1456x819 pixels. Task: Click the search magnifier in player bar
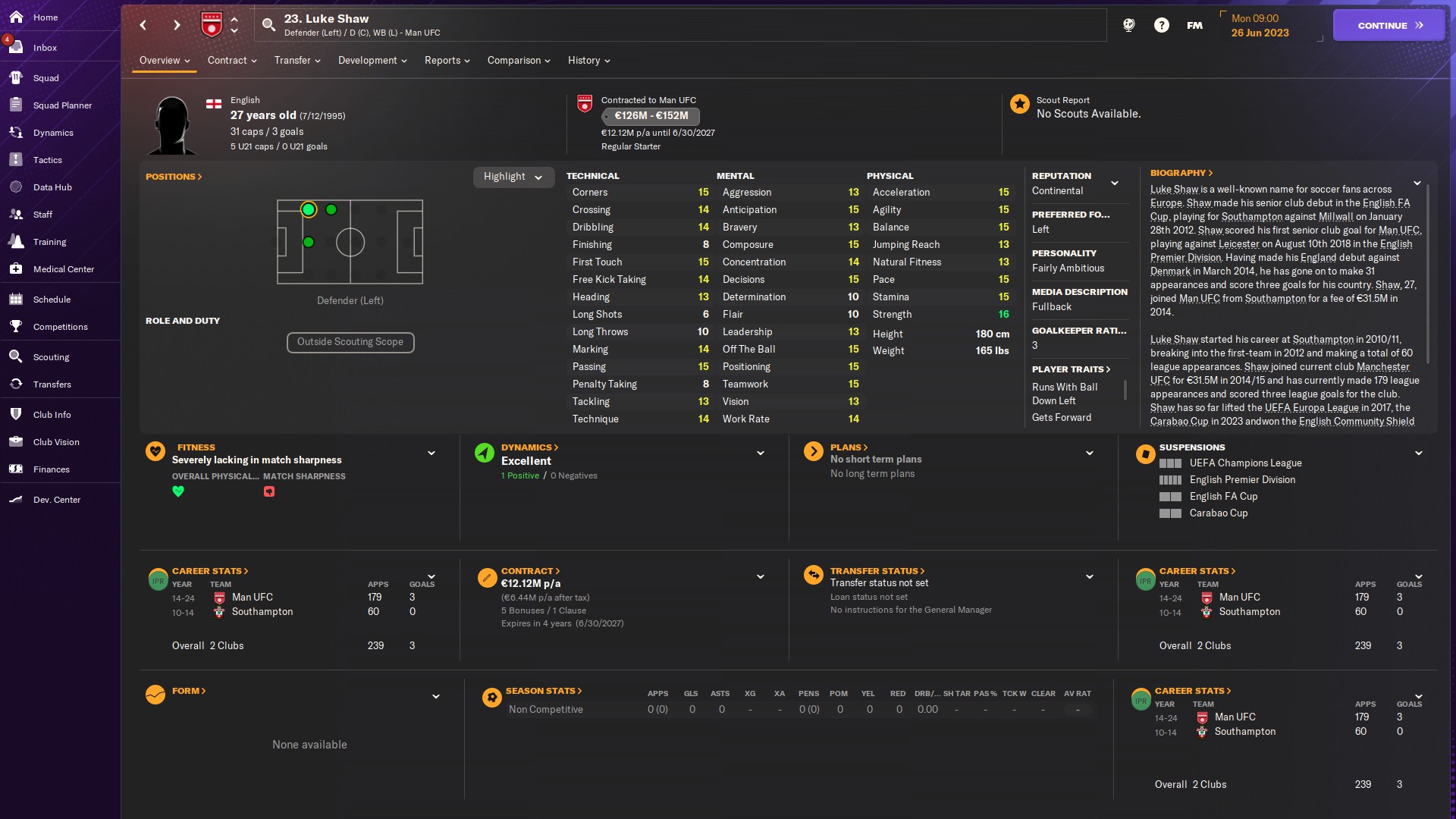269,24
